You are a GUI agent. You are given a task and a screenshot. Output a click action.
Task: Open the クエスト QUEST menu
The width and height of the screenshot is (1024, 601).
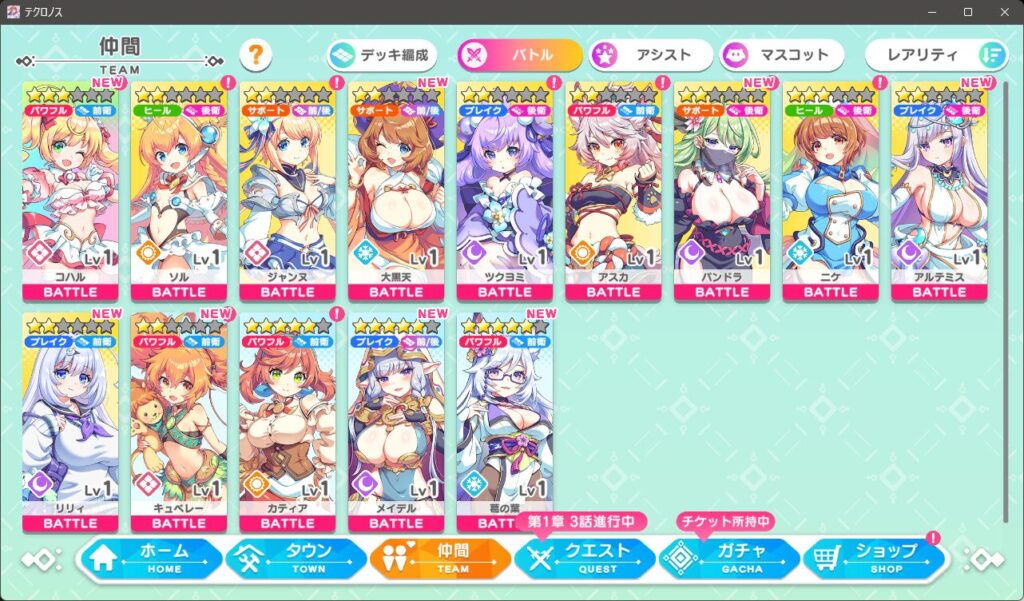[585, 557]
